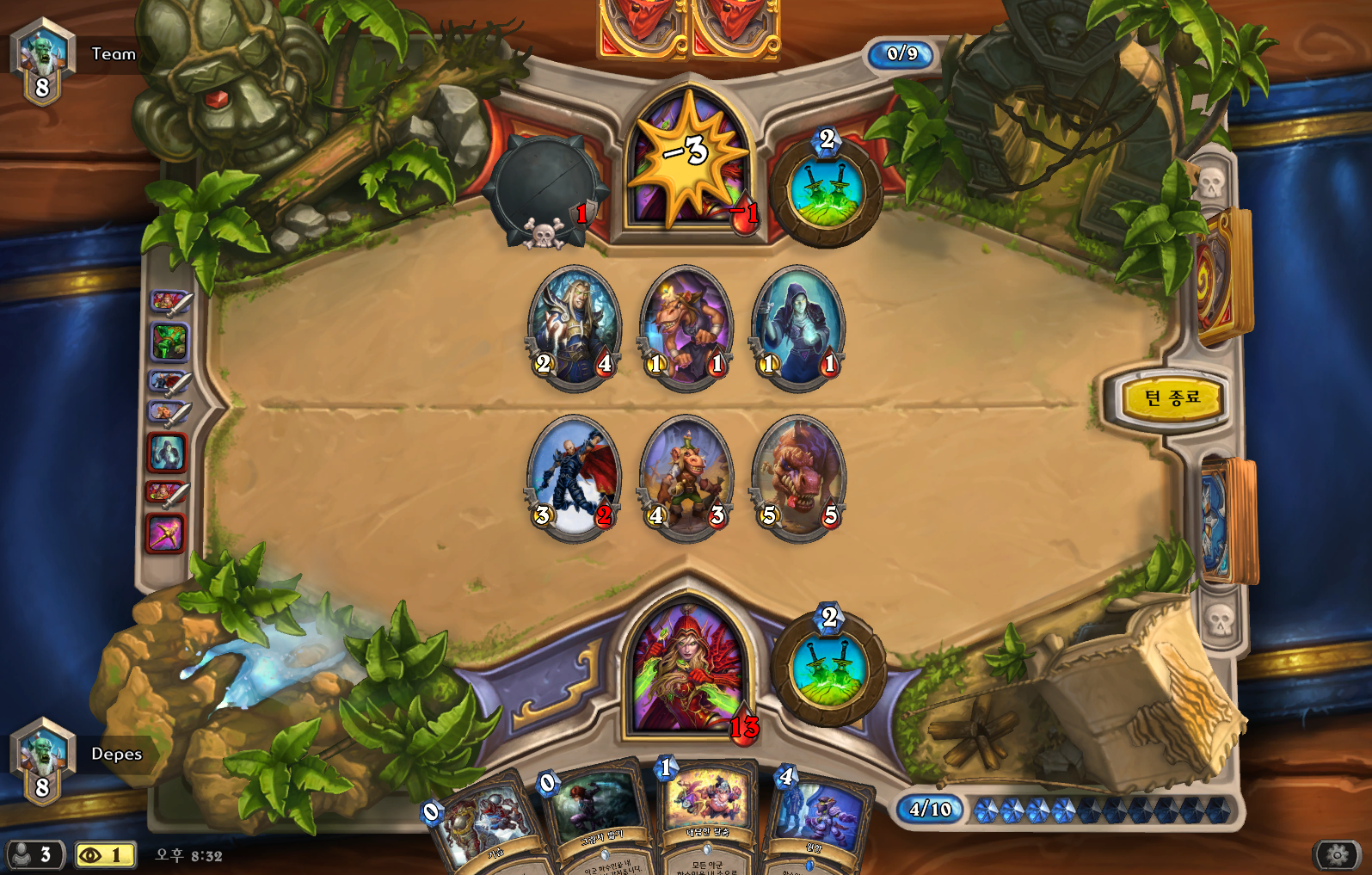Select your Valeera hero portrait
The width and height of the screenshot is (1372, 875).
pyautogui.click(x=686, y=667)
